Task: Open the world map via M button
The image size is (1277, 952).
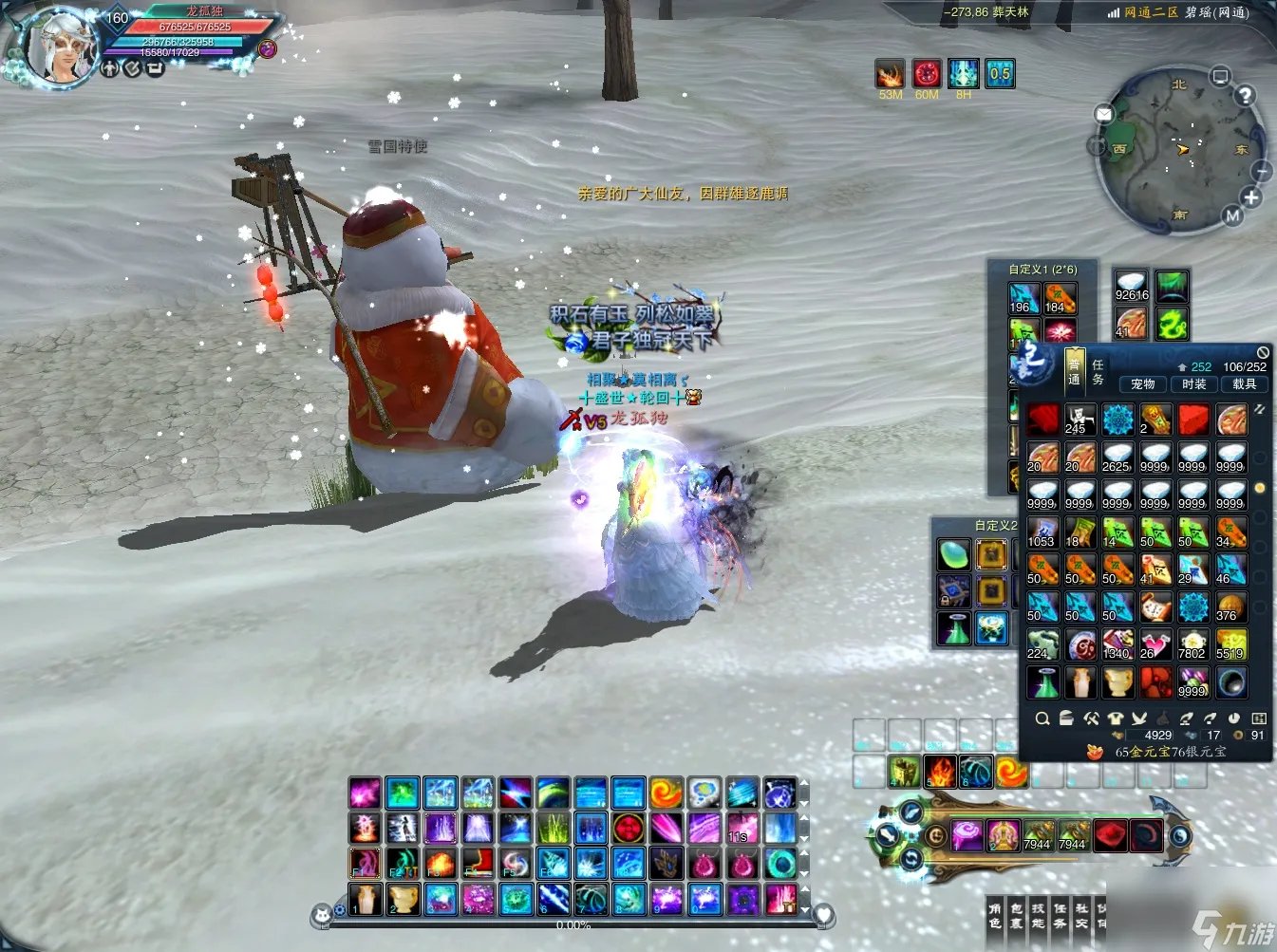Action: tap(1232, 216)
